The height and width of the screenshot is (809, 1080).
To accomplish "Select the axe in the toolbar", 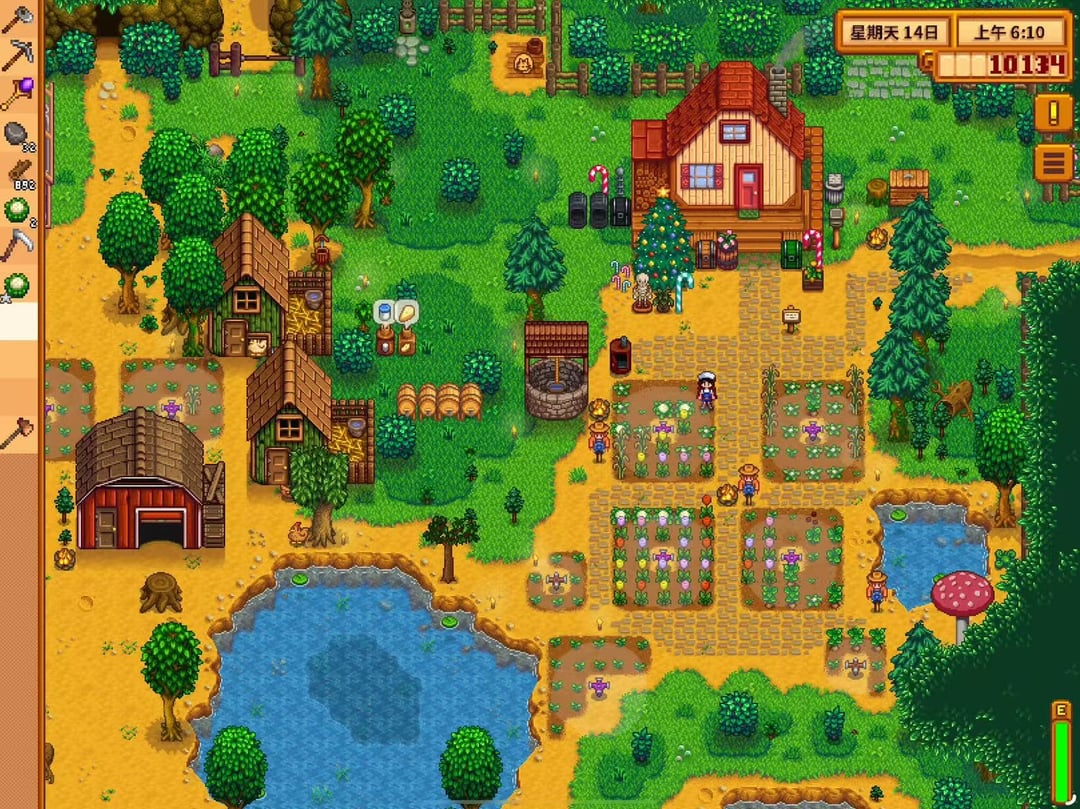I will tap(18, 20).
